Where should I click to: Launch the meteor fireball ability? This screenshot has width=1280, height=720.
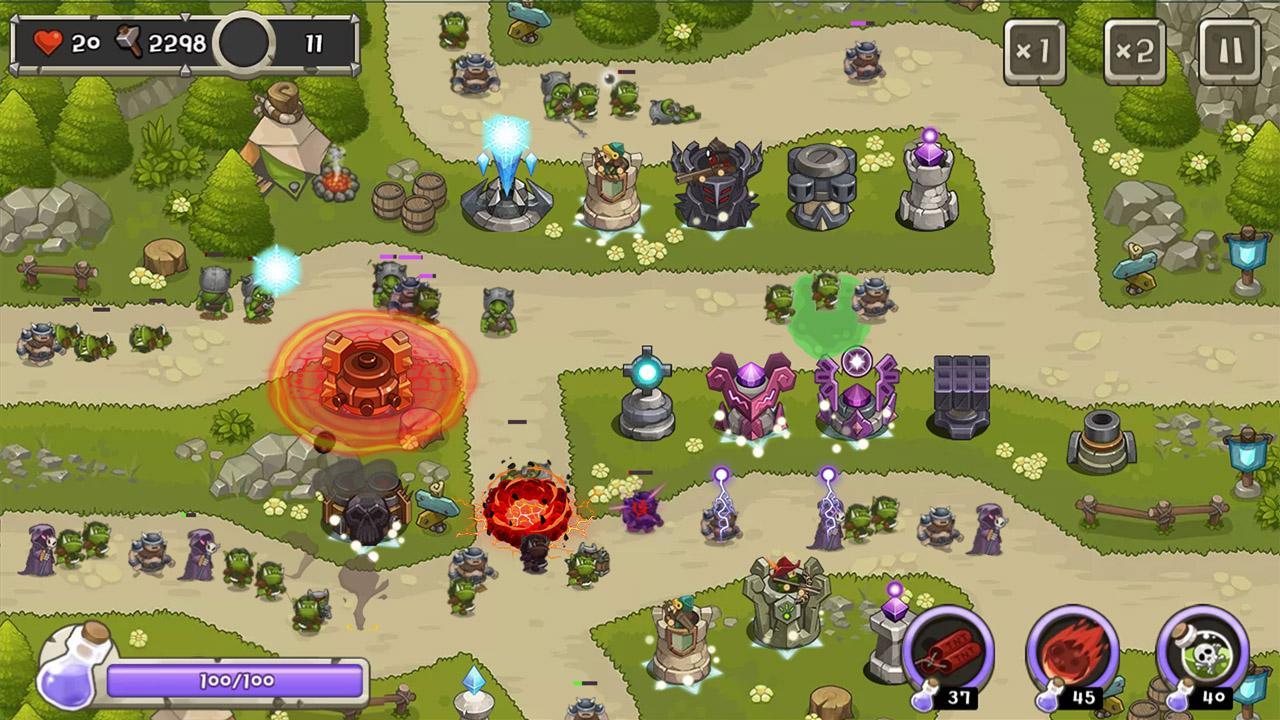(1072, 651)
